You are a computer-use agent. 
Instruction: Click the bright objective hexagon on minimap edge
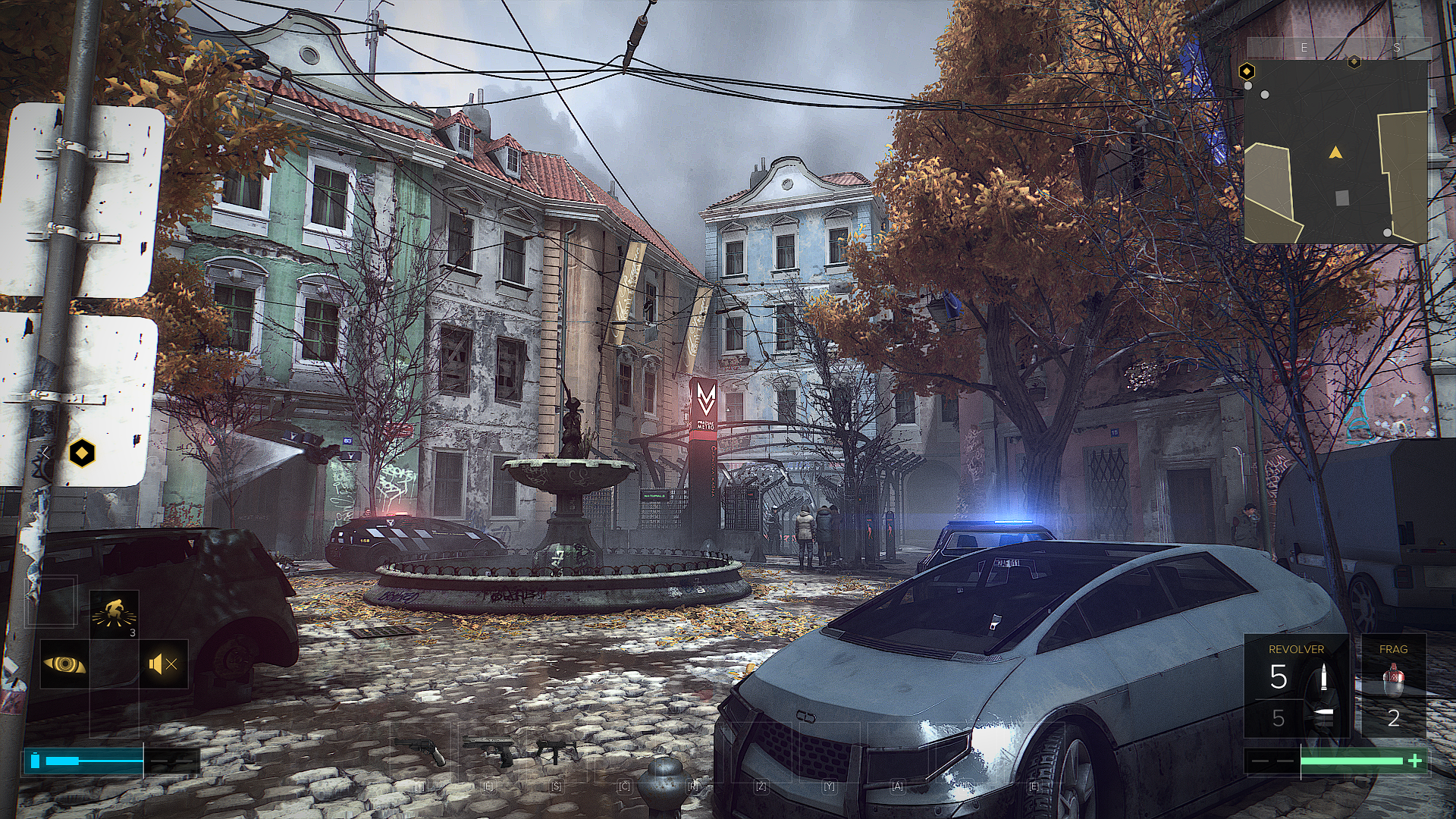(x=1246, y=72)
